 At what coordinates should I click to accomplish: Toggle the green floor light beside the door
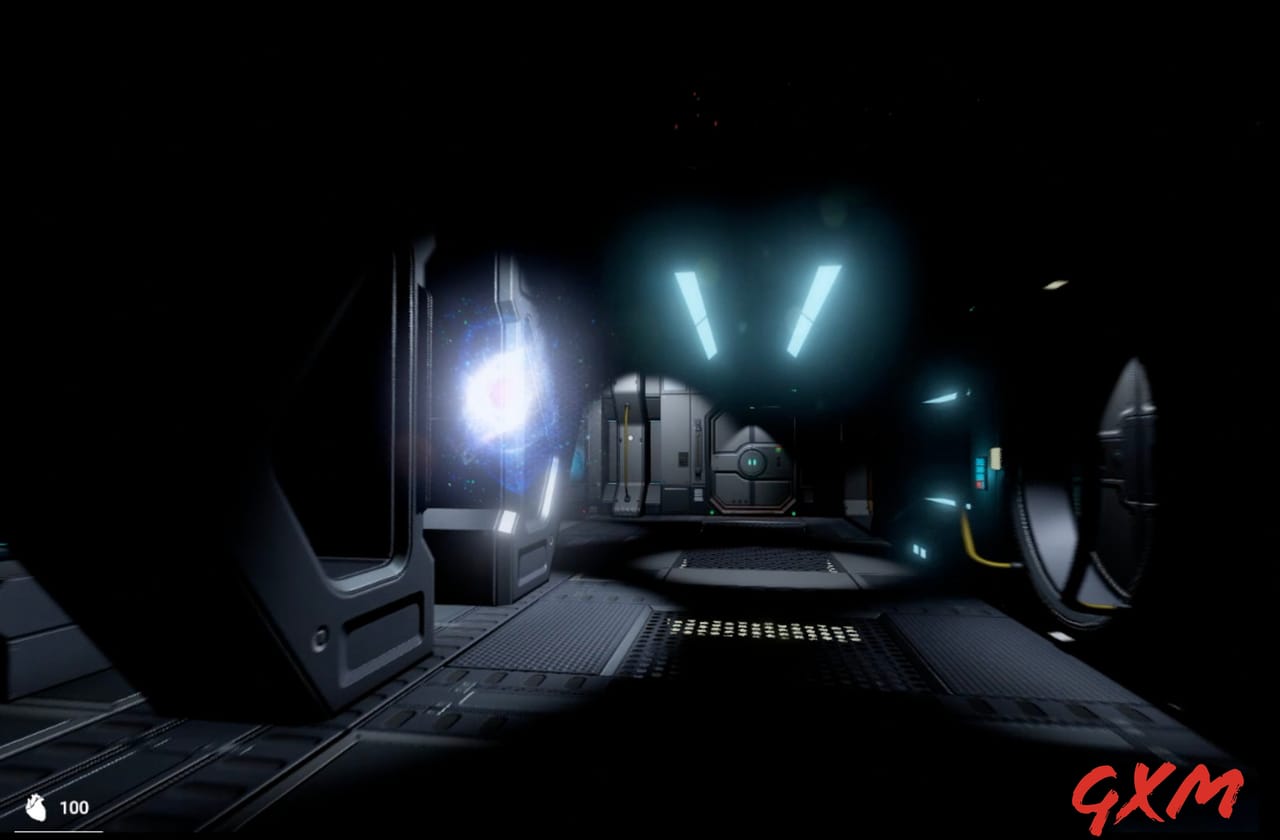click(x=712, y=512)
